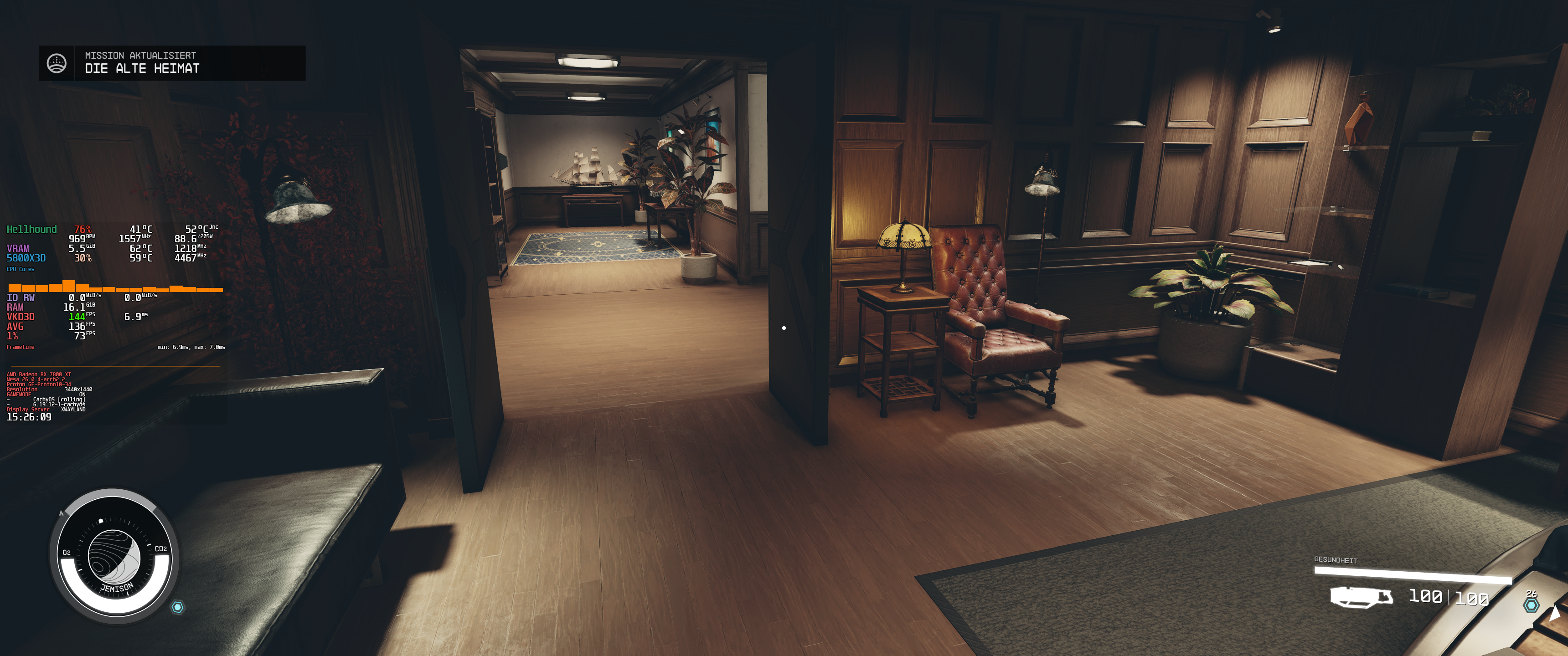Toggle the CO2 indicator on the compass
This screenshot has height=656, width=1568.
coord(161,549)
